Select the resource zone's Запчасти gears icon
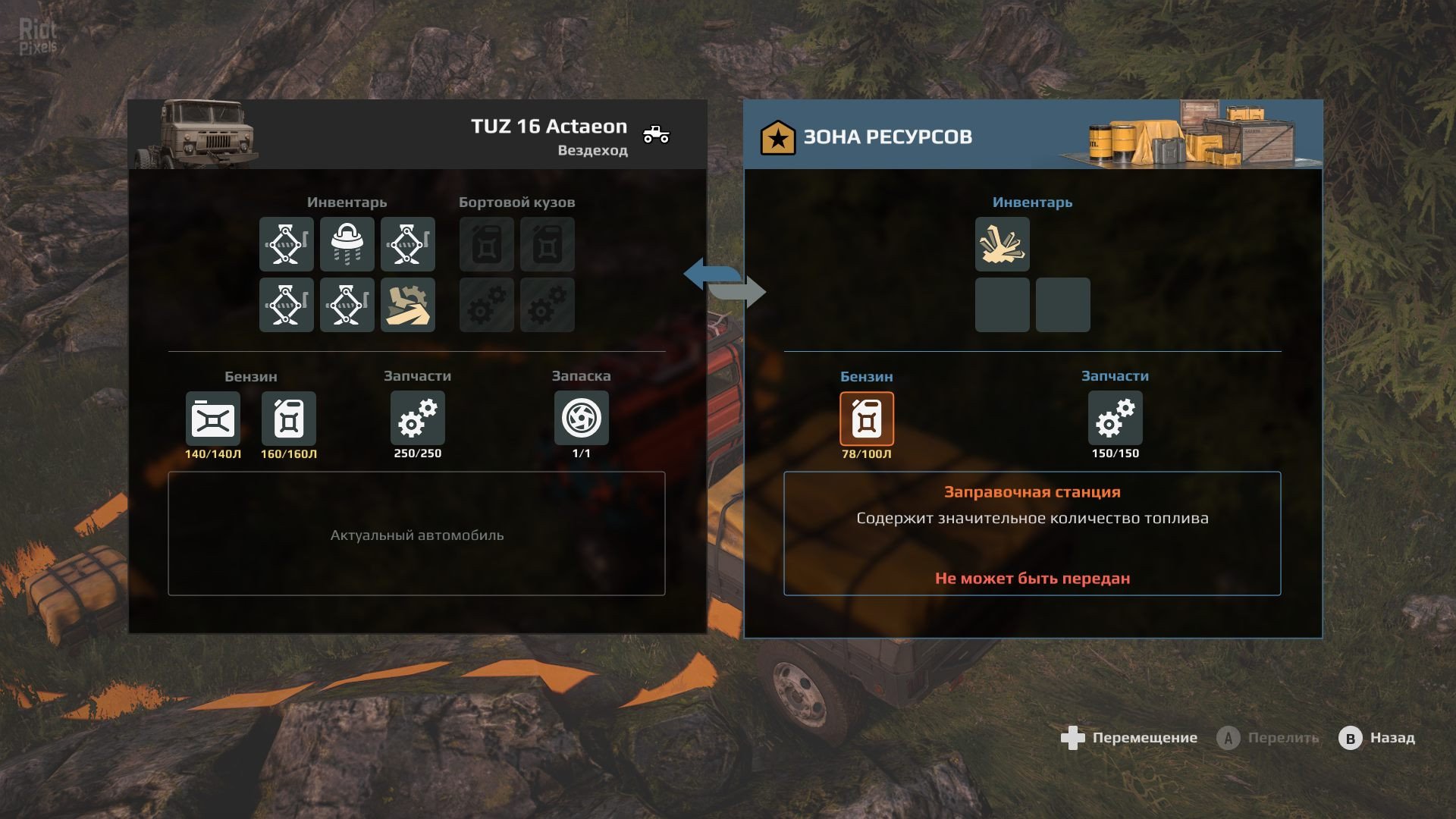Image resolution: width=1456 pixels, height=819 pixels. coord(1115,418)
